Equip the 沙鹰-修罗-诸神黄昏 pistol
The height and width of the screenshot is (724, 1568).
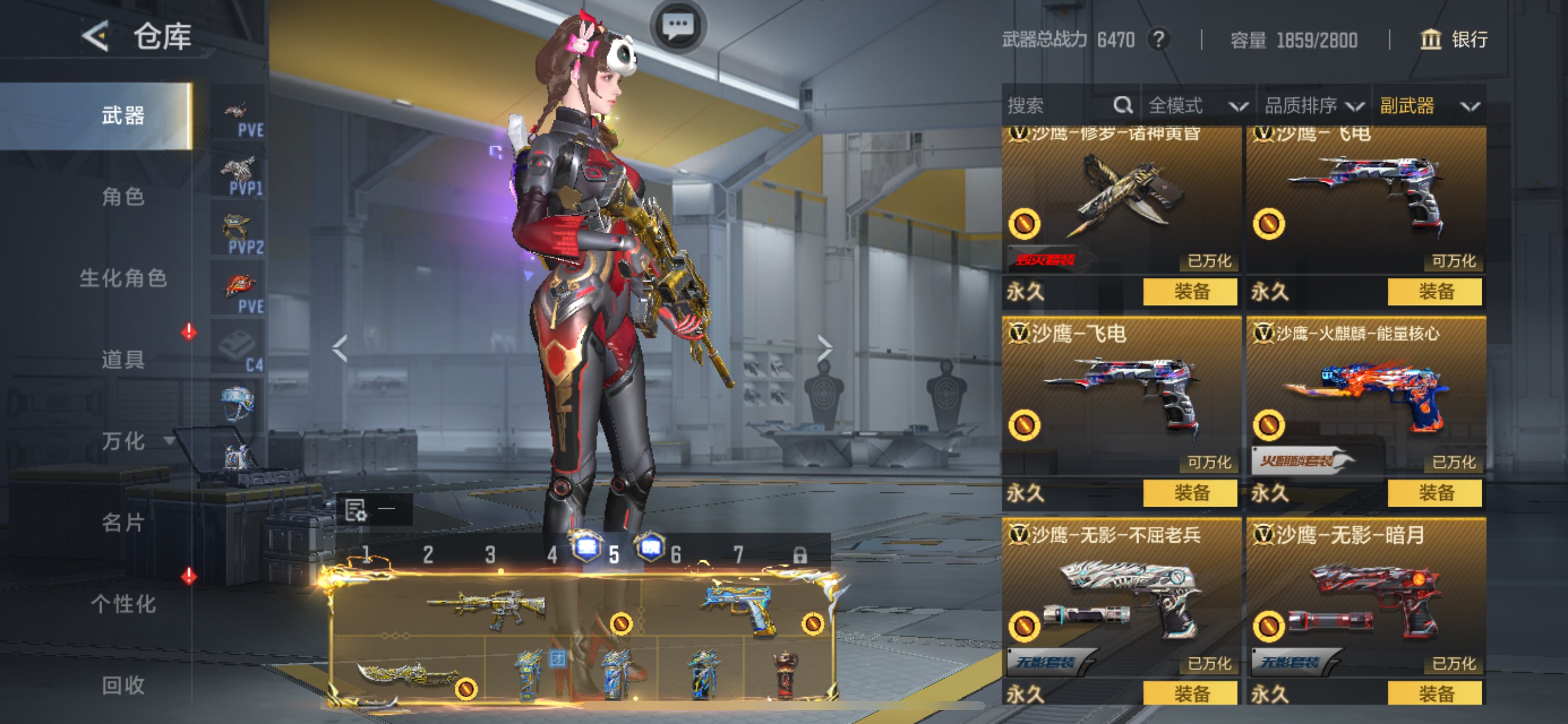1189,291
